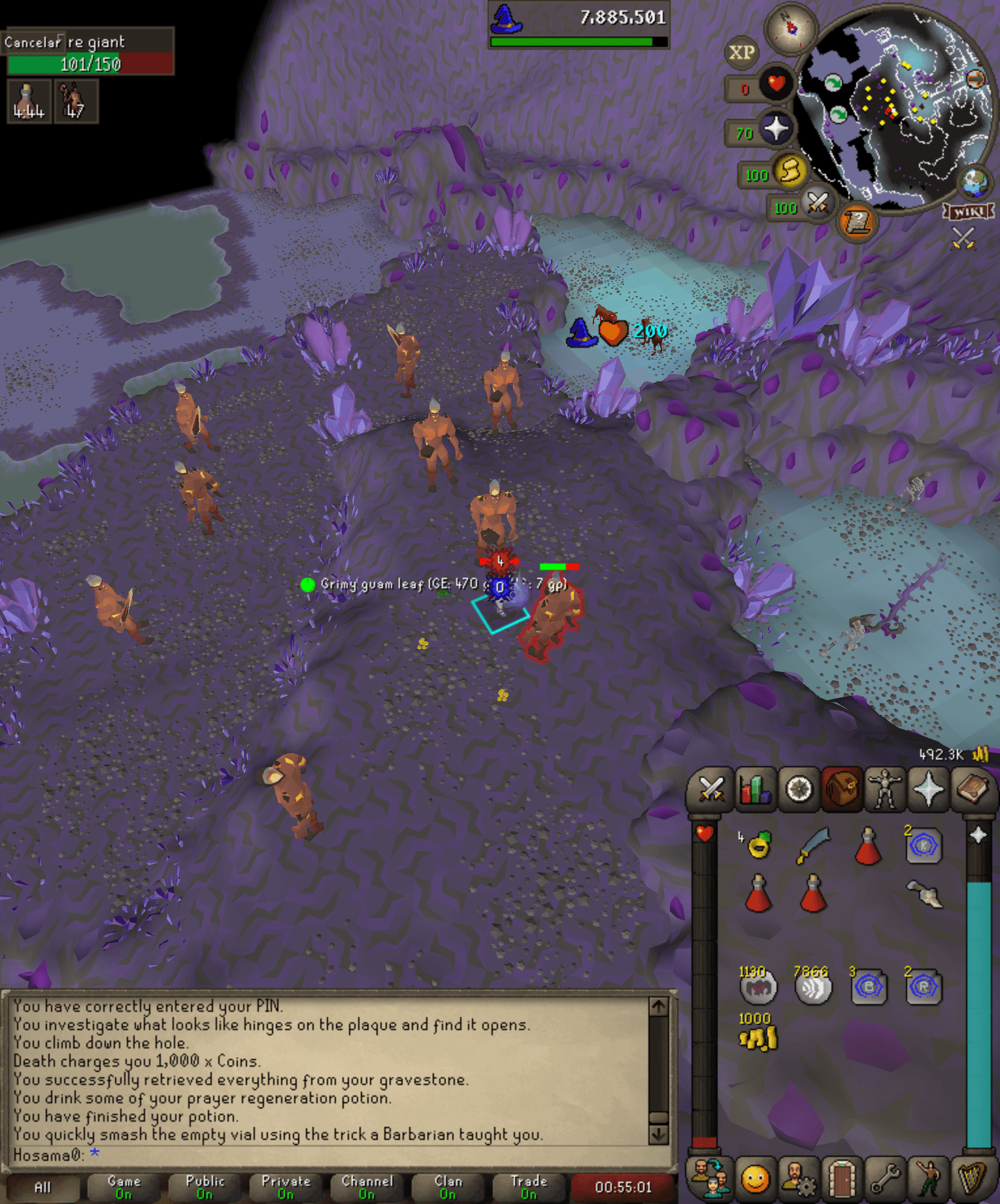Switch to the All chat tab

click(42, 1185)
